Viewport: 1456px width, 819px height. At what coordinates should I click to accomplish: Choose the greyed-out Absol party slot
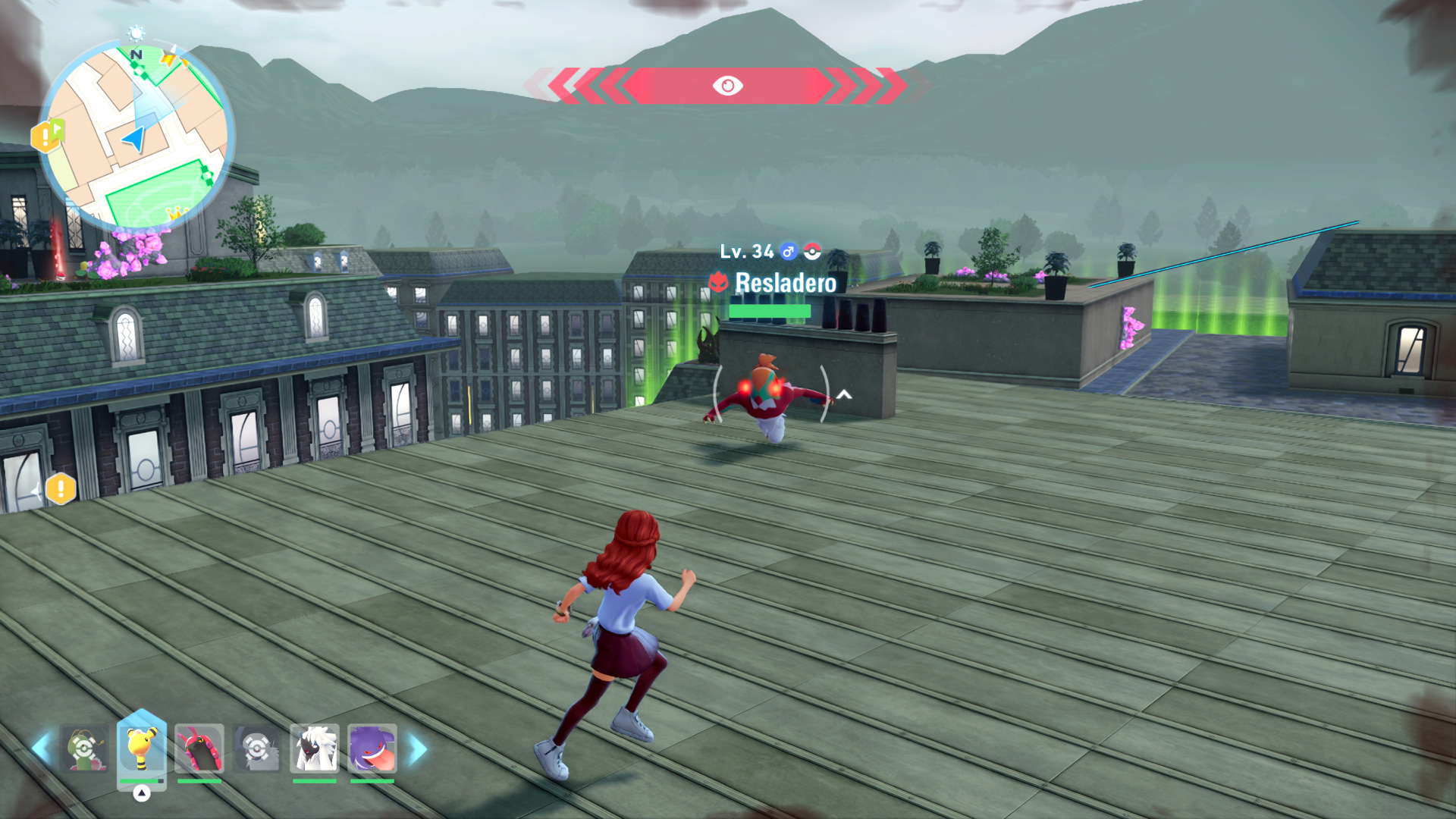click(x=257, y=748)
